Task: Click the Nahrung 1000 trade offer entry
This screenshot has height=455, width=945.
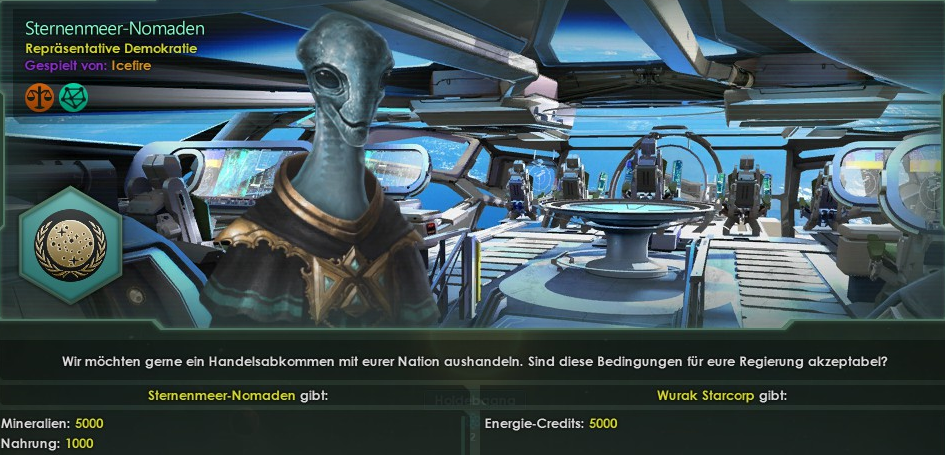Action: point(48,443)
